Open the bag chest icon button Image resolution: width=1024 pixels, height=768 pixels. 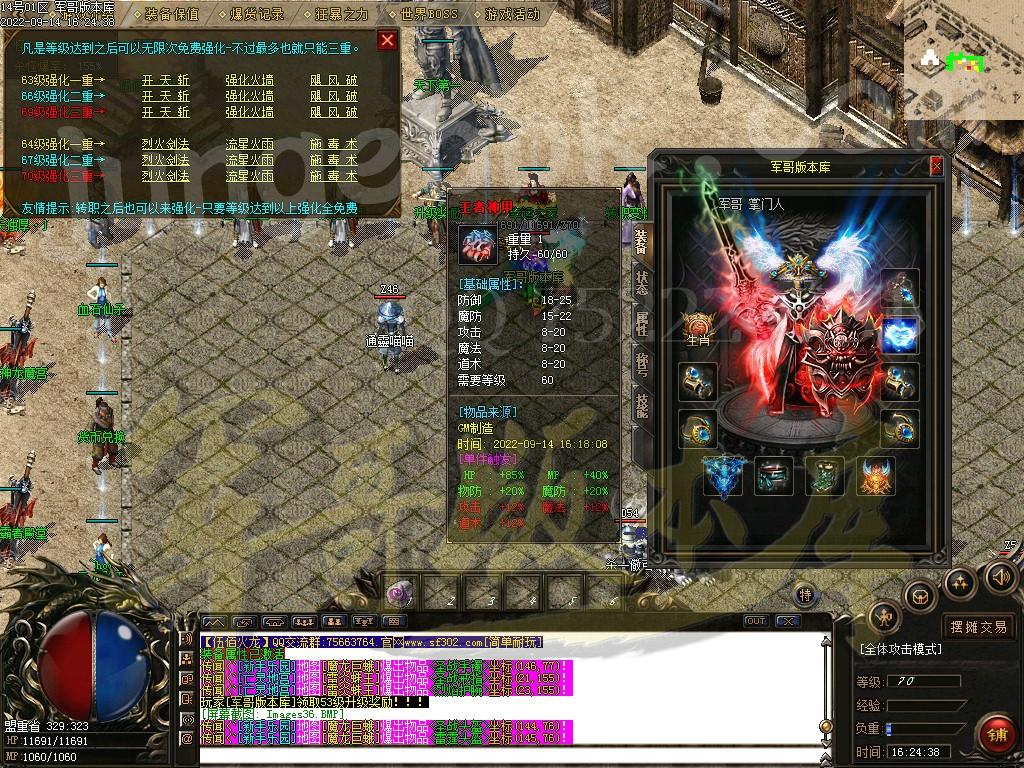pos(918,597)
